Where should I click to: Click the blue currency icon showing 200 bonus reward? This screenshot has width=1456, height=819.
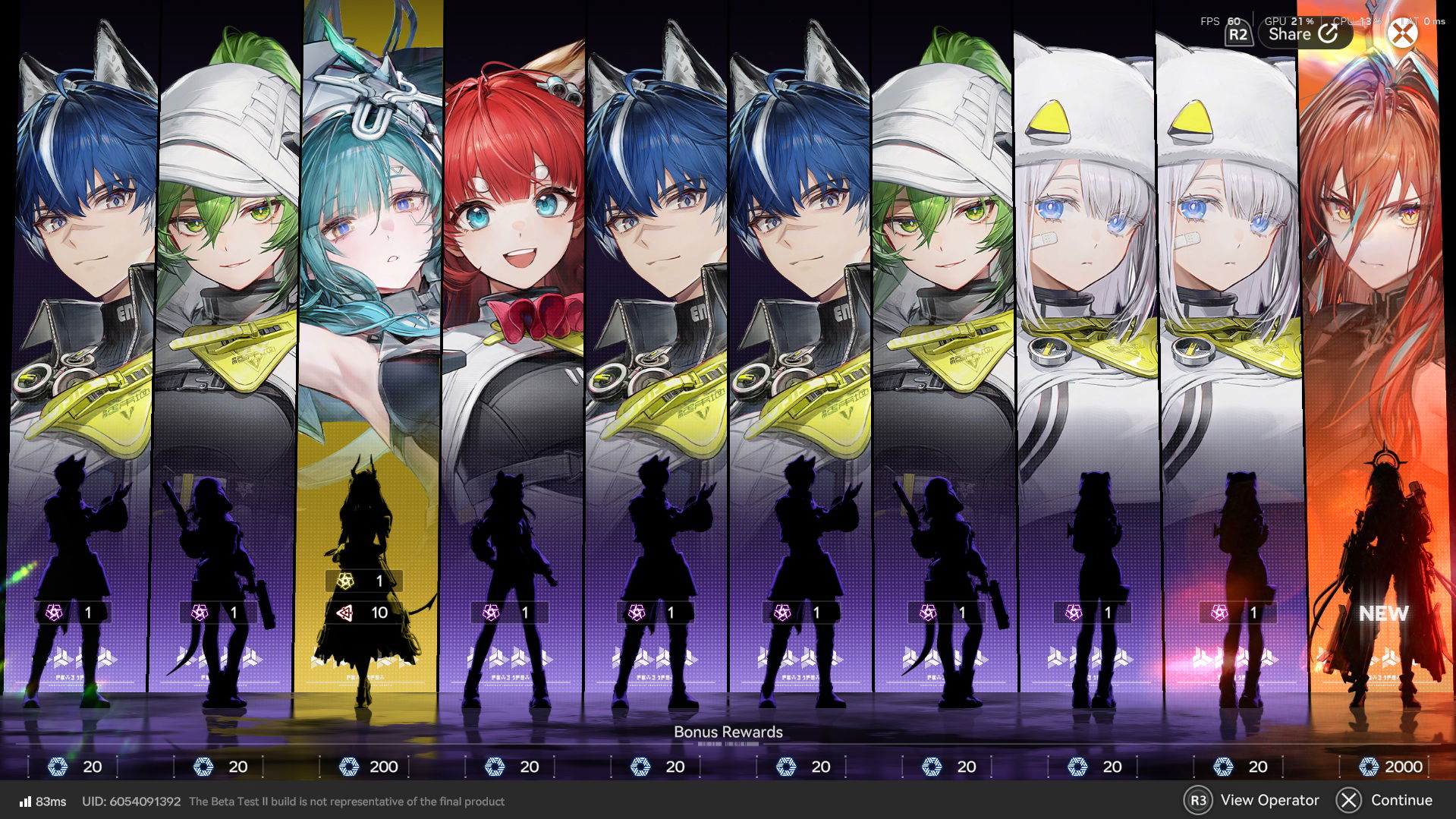[x=349, y=767]
